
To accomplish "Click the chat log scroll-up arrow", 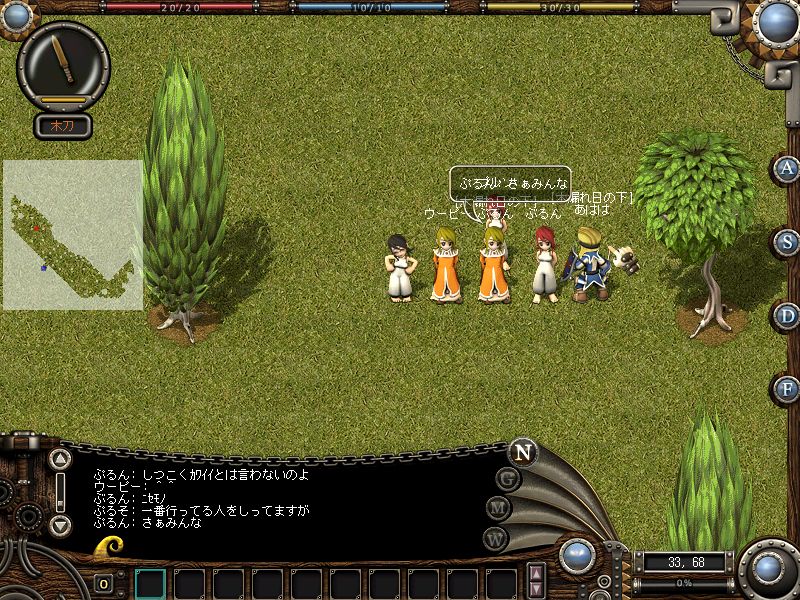I will tap(61, 459).
